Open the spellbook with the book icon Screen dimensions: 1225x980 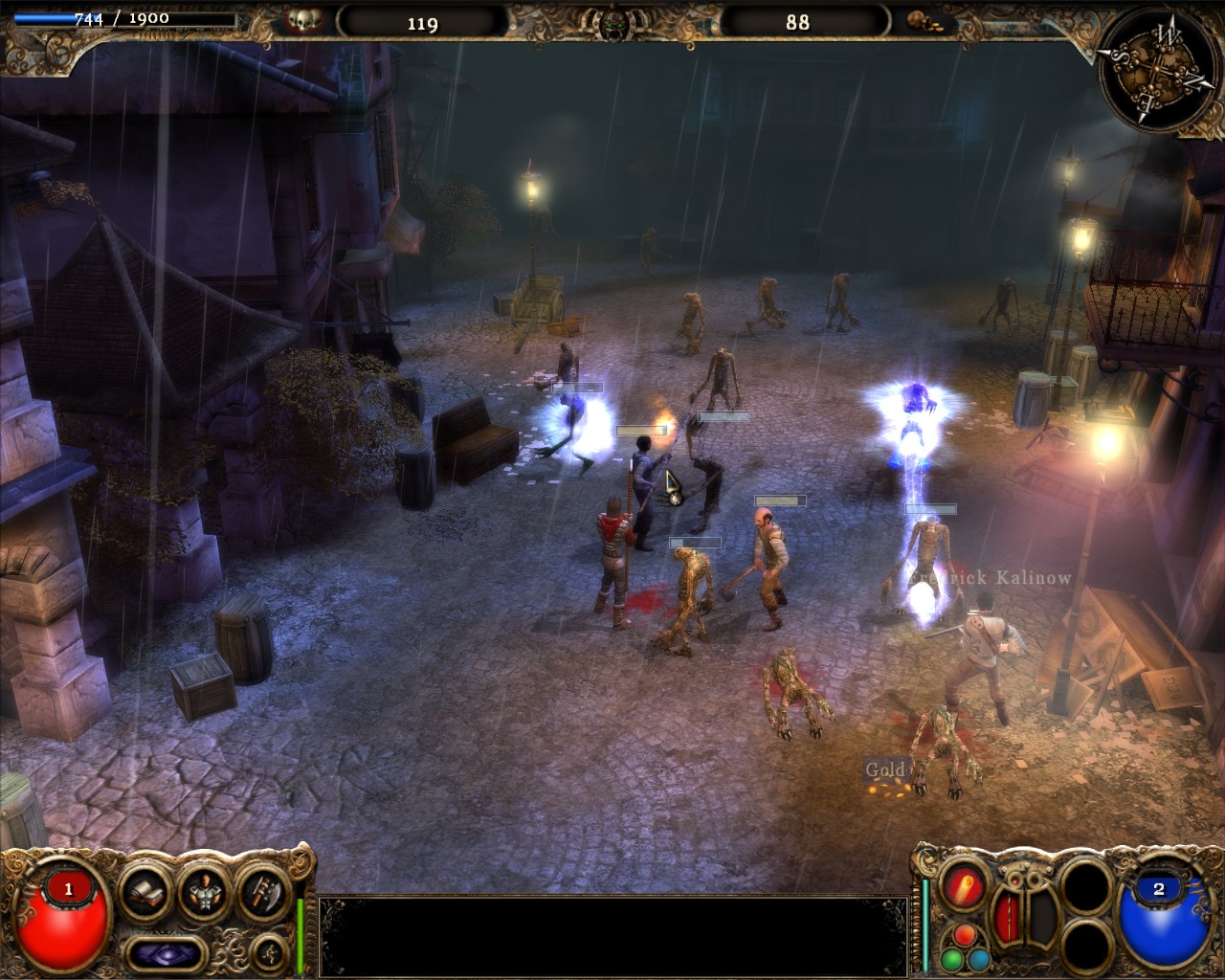[x=145, y=892]
